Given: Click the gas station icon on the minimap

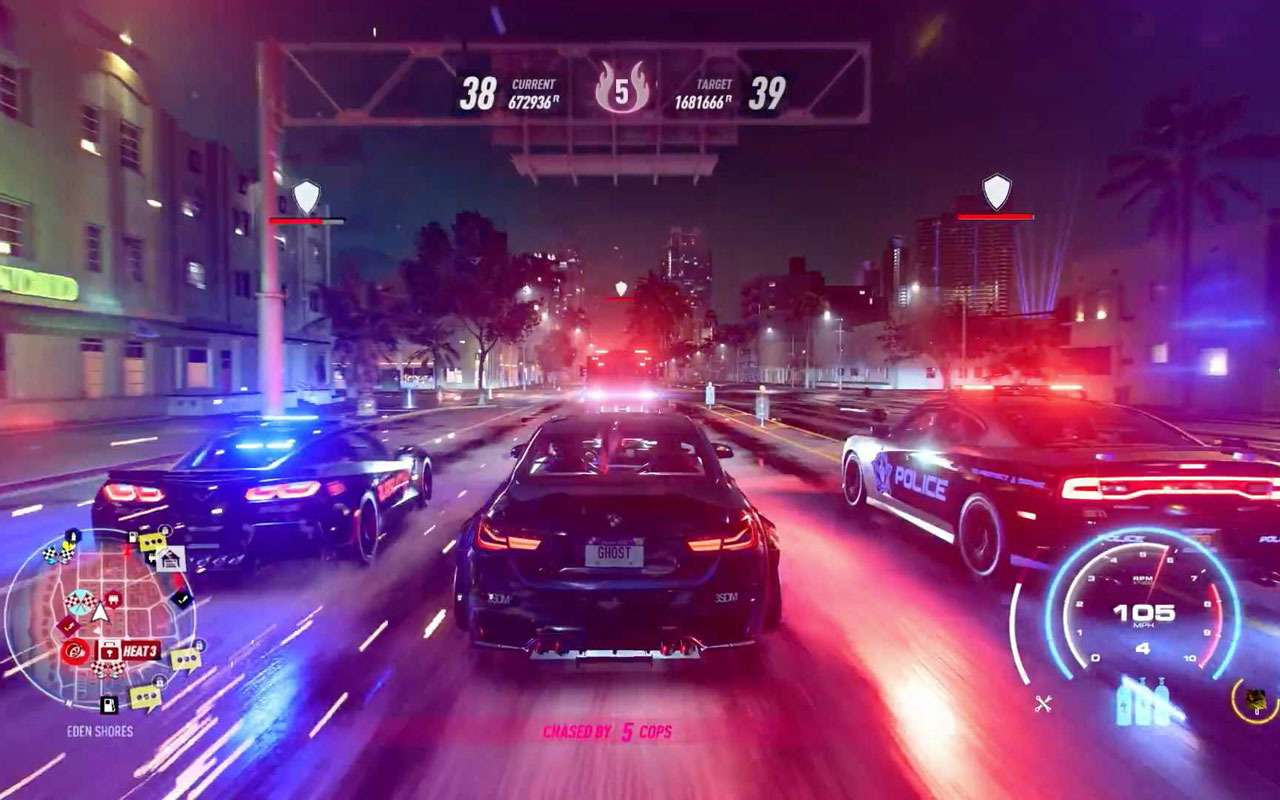Looking at the screenshot, I should coord(107,703).
